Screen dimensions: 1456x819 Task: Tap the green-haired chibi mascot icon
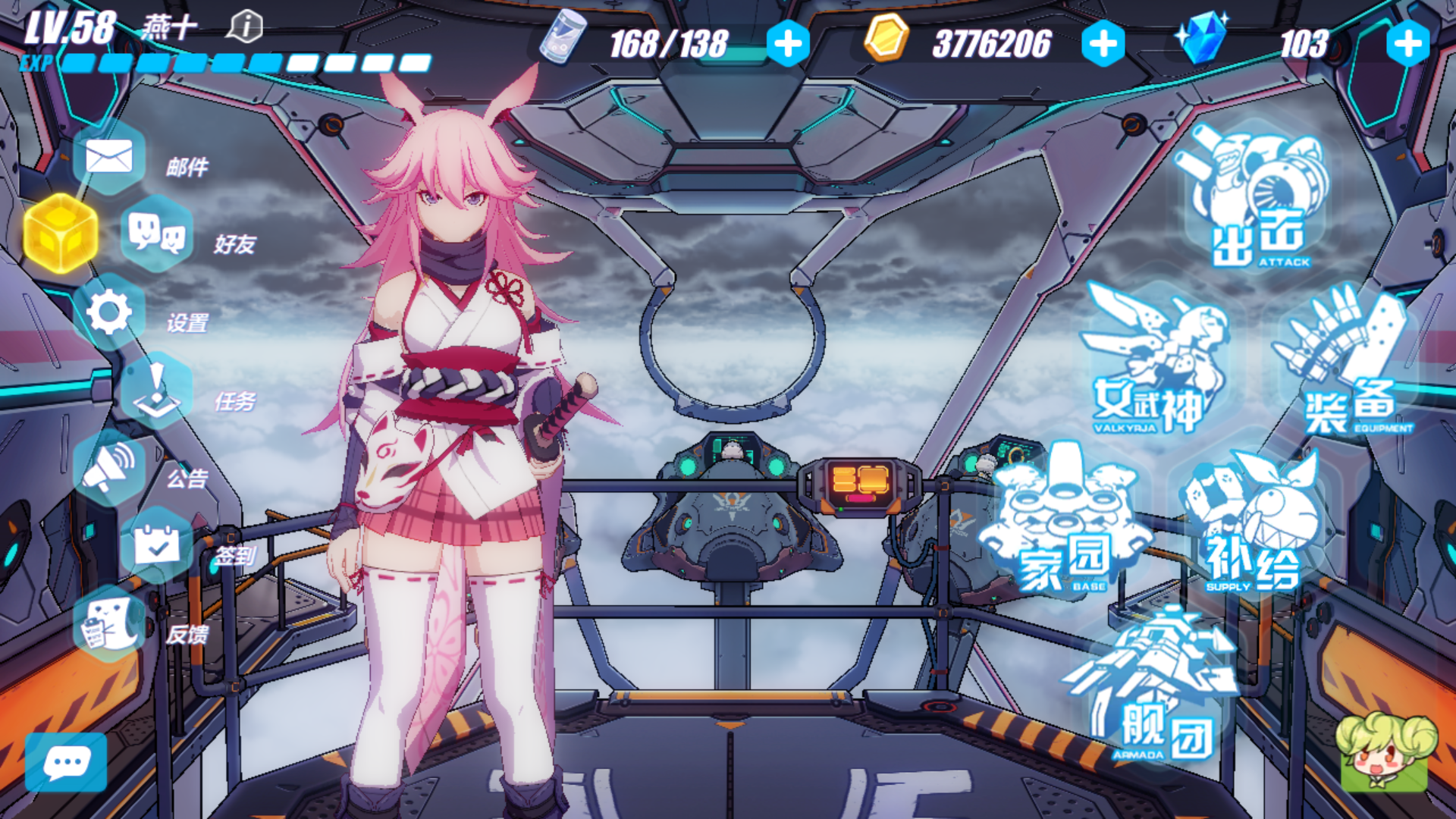[x=1385, y=751]
